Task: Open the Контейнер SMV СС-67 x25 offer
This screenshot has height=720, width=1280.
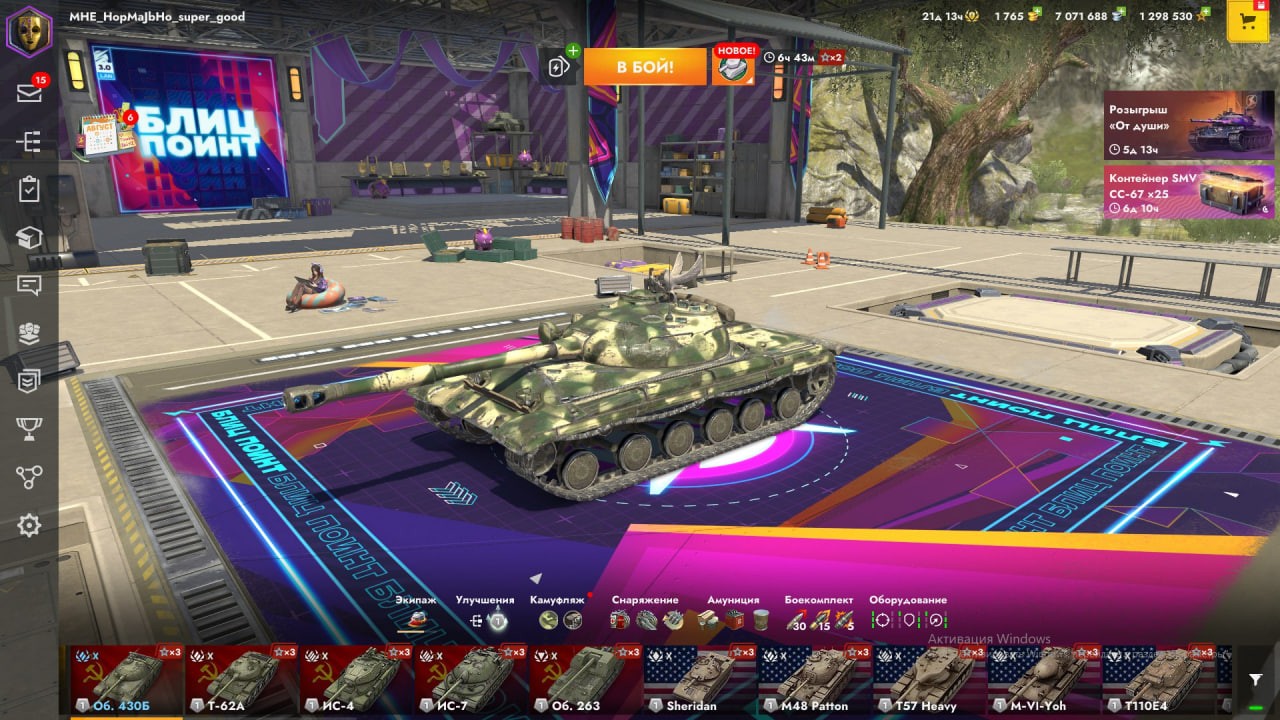Action: click(1188, 191)
